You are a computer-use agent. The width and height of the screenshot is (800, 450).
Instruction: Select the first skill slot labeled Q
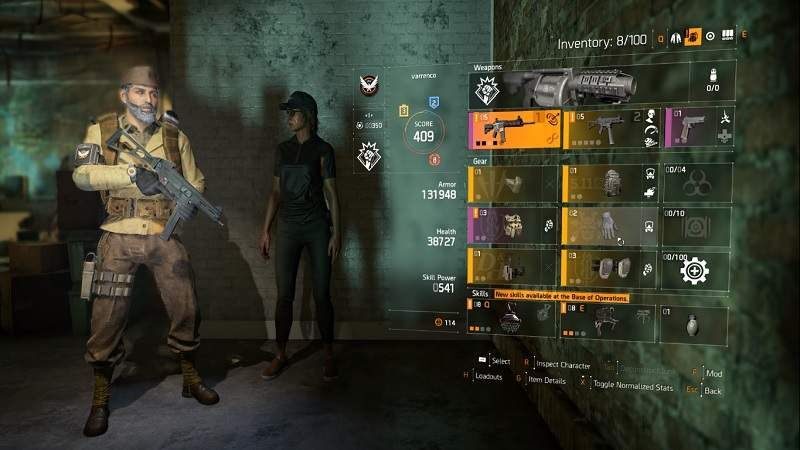tap(513, 318)
